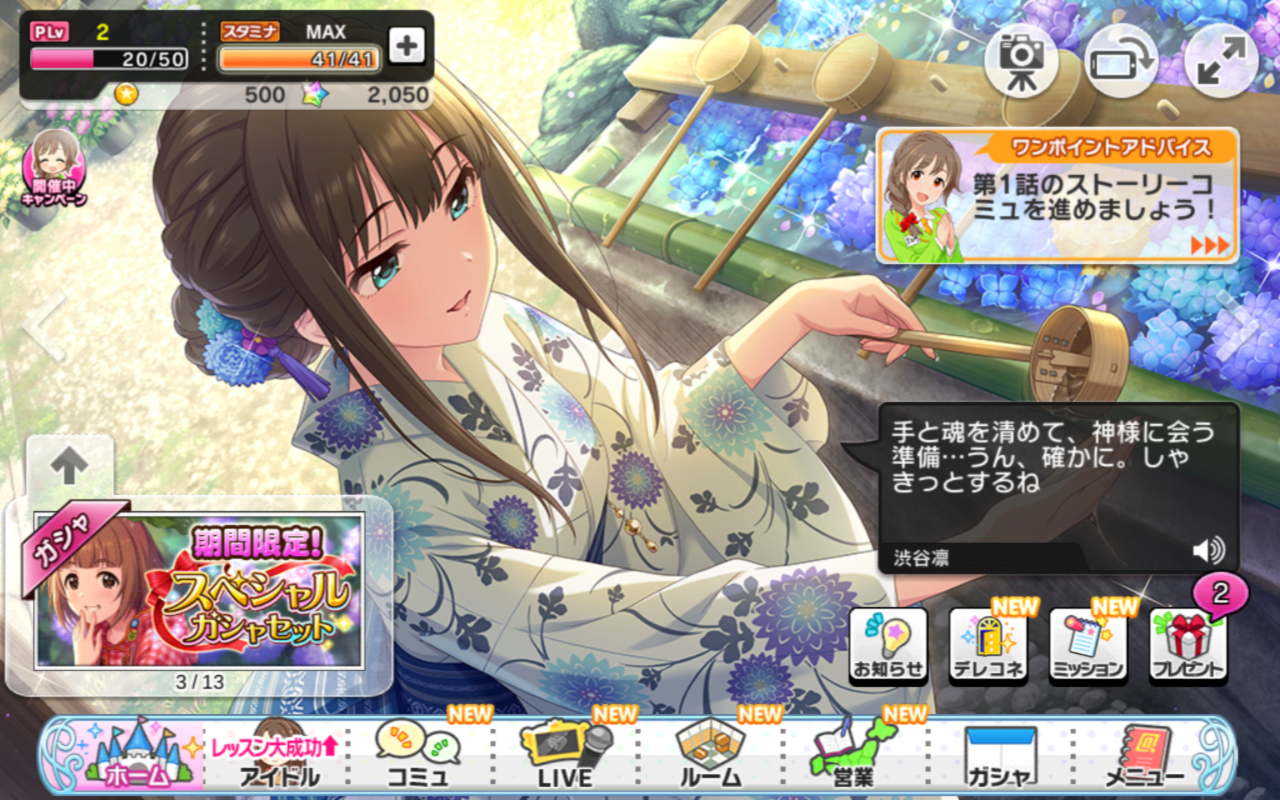Image resolution: width=1280 pixels, height=800 pixels.
Task: Open the camera photo mode
Action: pos(1021,61)
